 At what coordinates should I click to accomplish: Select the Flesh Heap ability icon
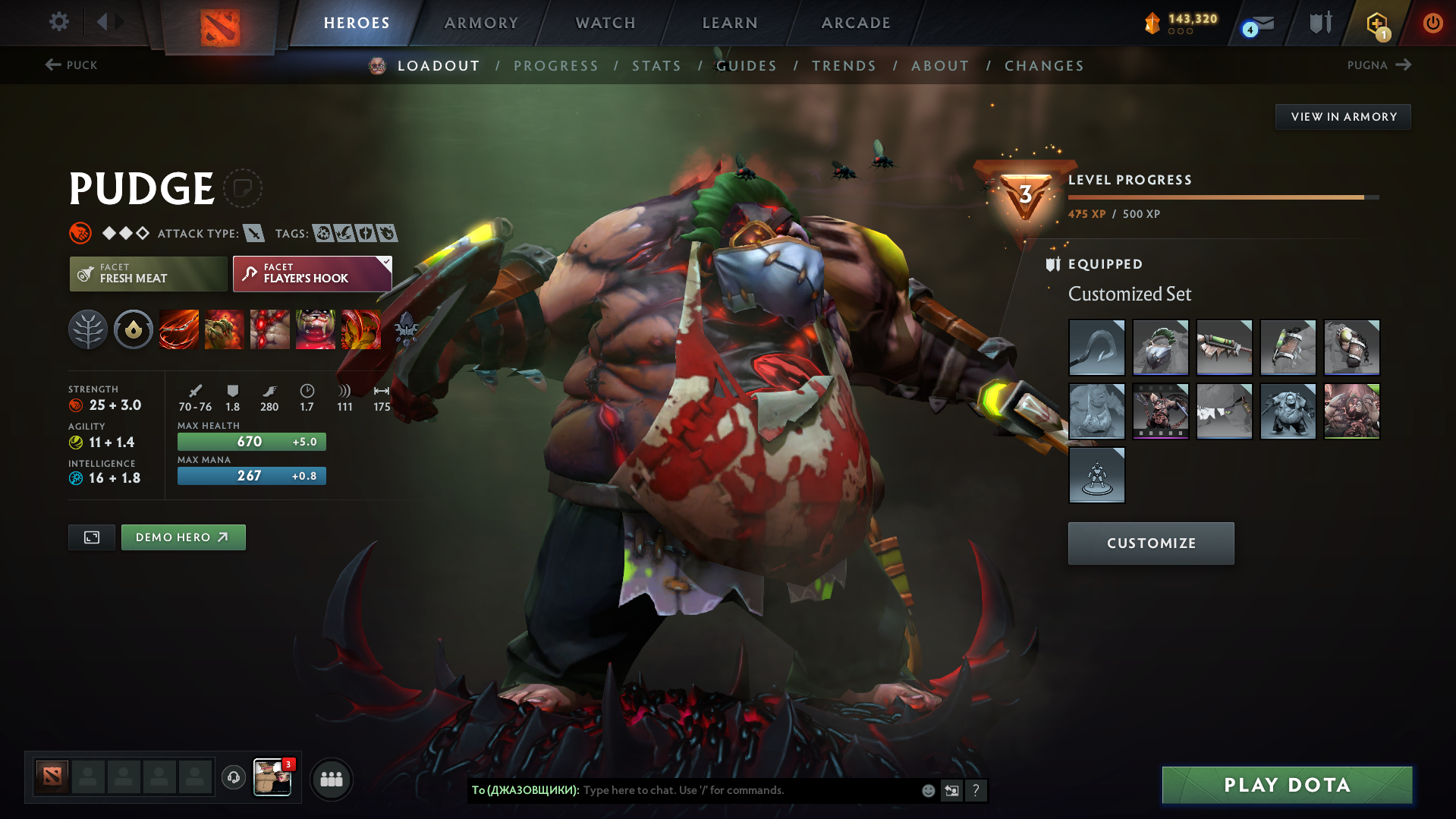(270, 329)
